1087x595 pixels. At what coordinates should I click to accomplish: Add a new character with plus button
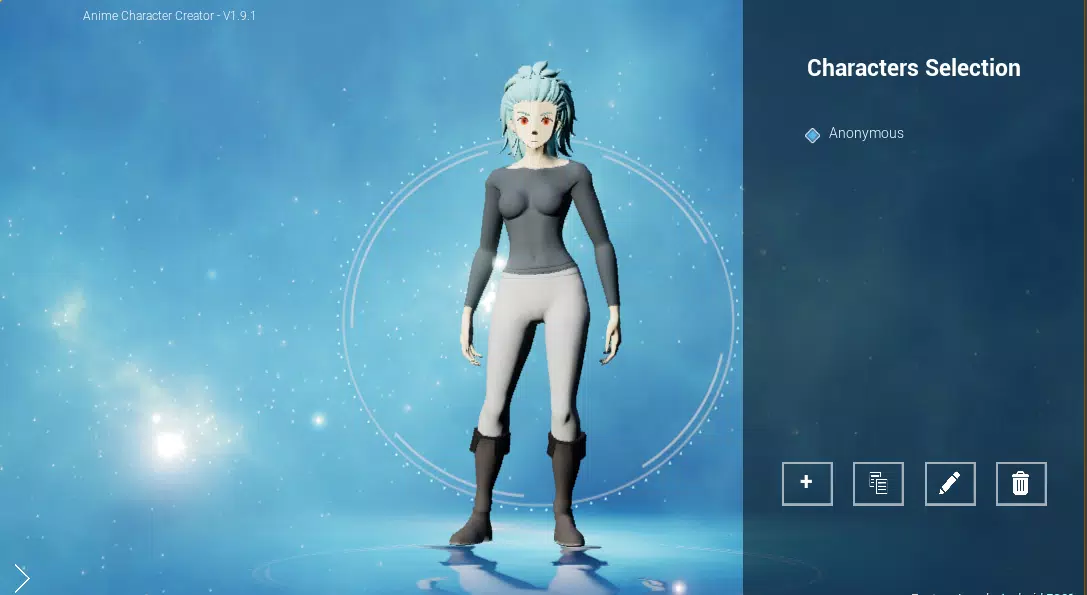click(x=807, y=484)
